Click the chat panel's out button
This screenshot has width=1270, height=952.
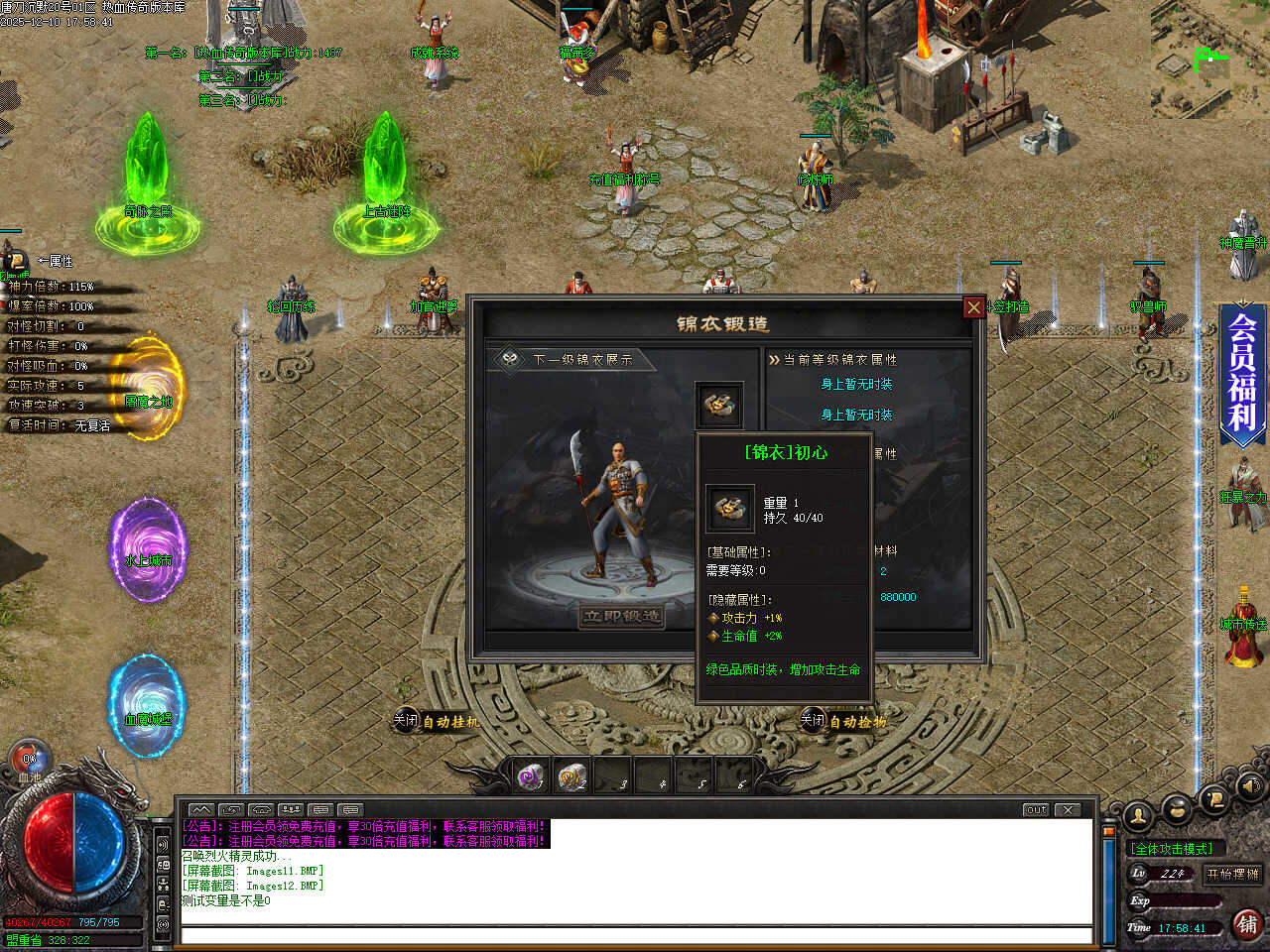tap(1037, 810)
